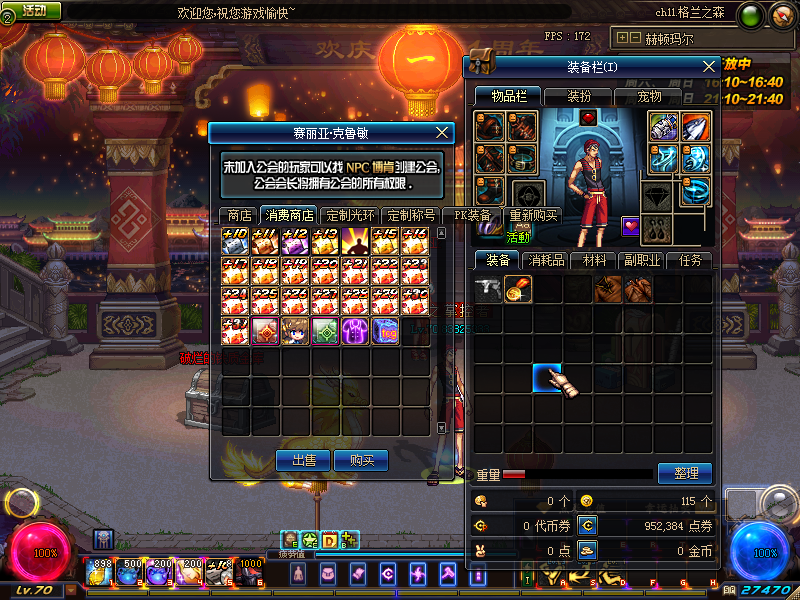Pick the +10 amplification ticket in shop

(x=236, y=241)
